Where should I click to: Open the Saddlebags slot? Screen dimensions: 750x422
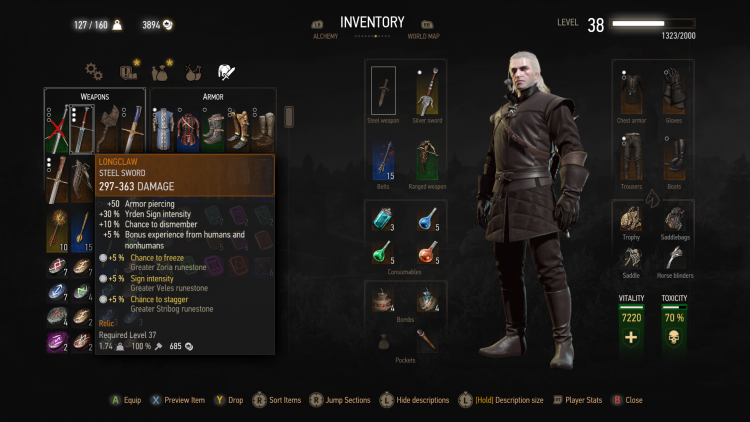(x=675, y=219)
